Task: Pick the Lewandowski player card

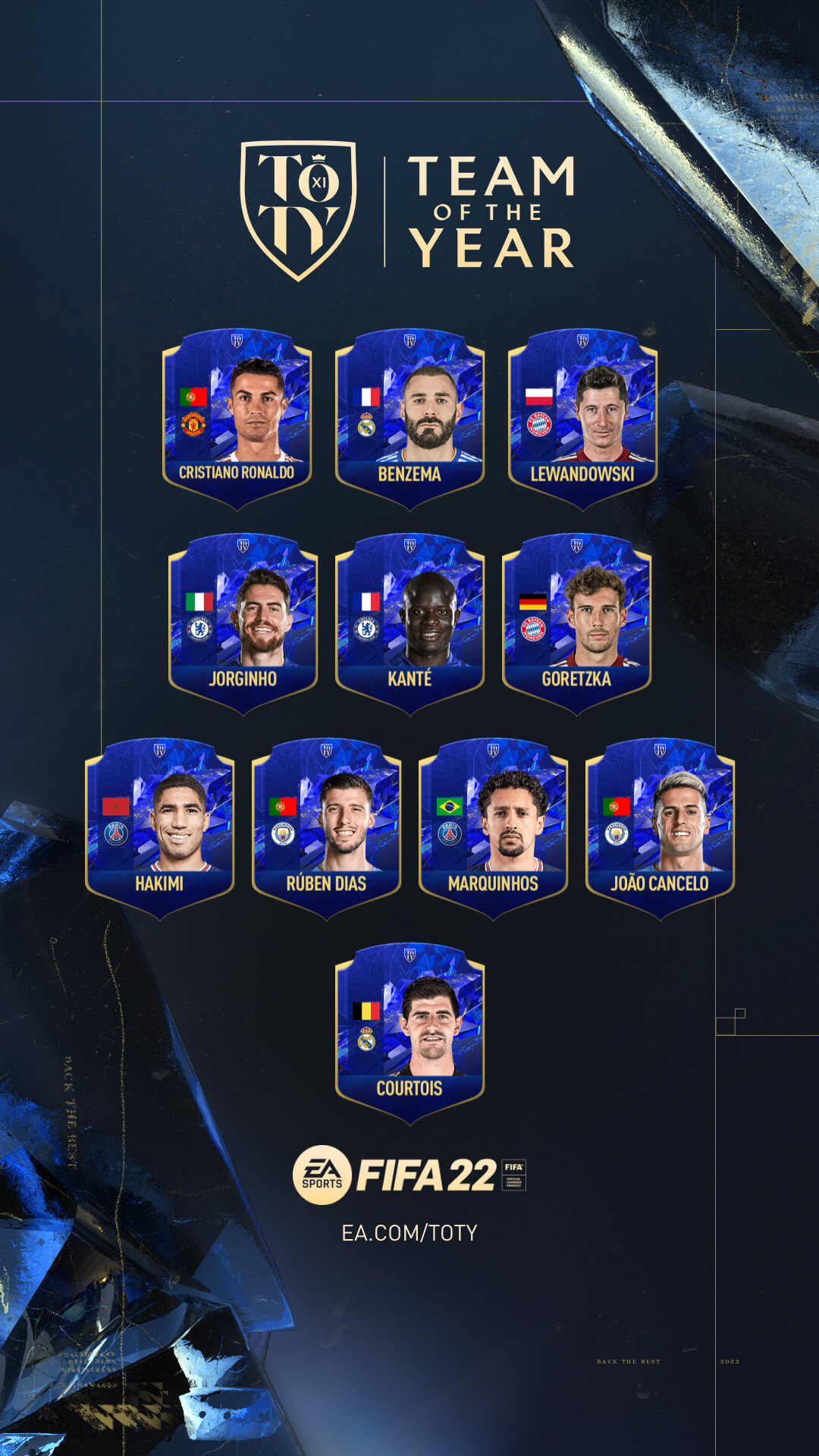Action: tap(582, 419)
